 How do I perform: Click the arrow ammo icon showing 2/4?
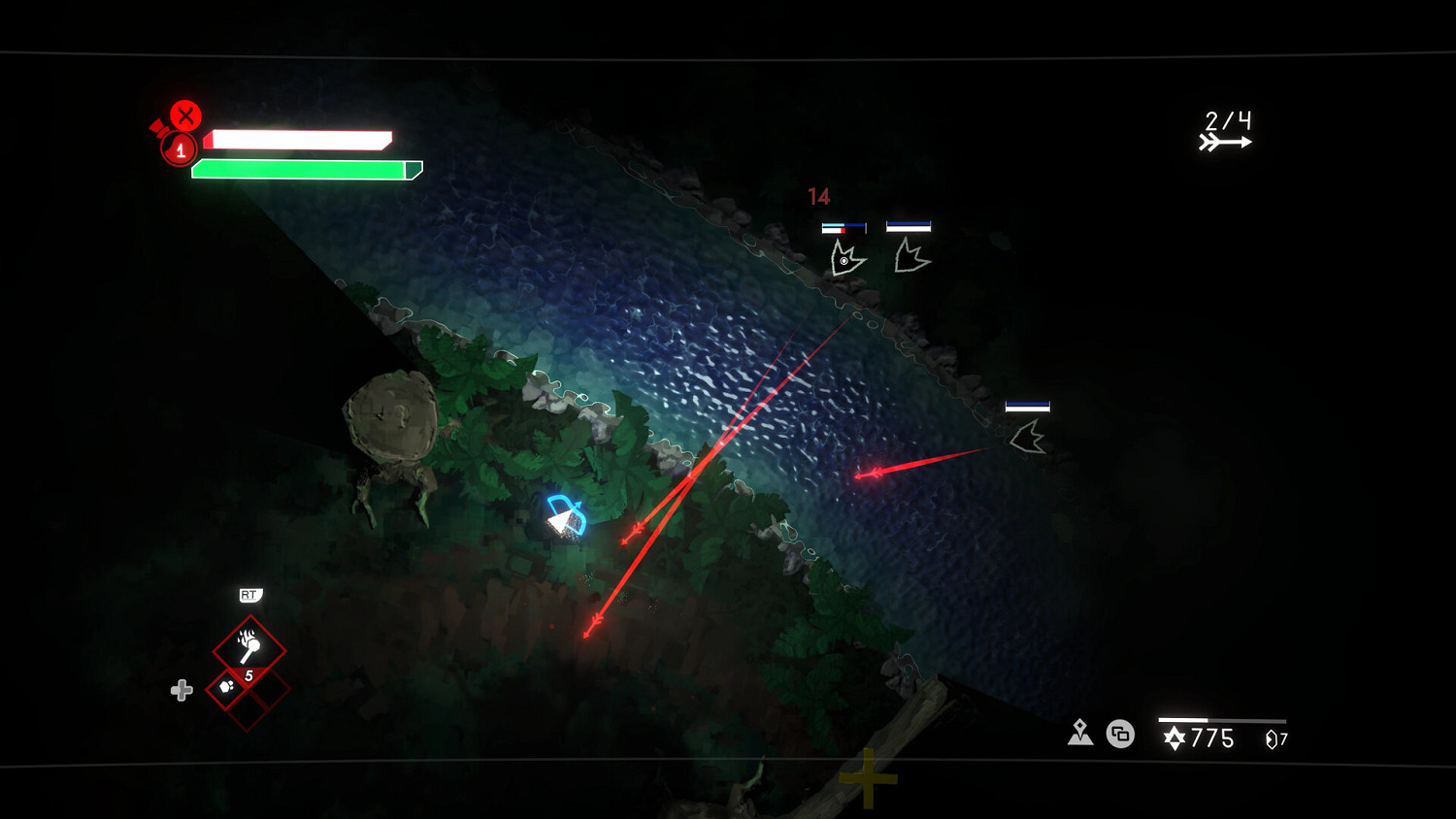pos(1227,132)
